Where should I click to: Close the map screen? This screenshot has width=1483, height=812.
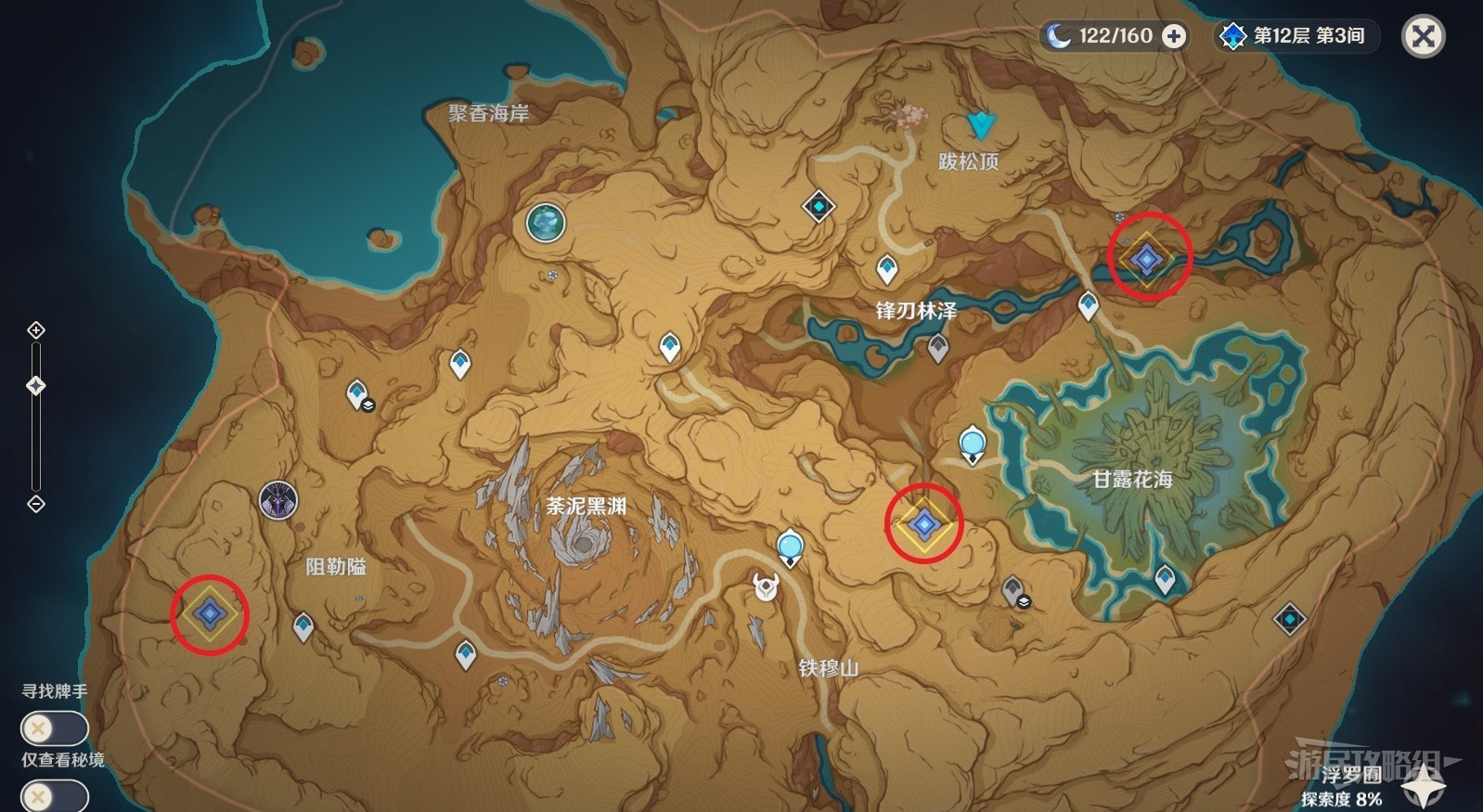tap(1423, 37)
